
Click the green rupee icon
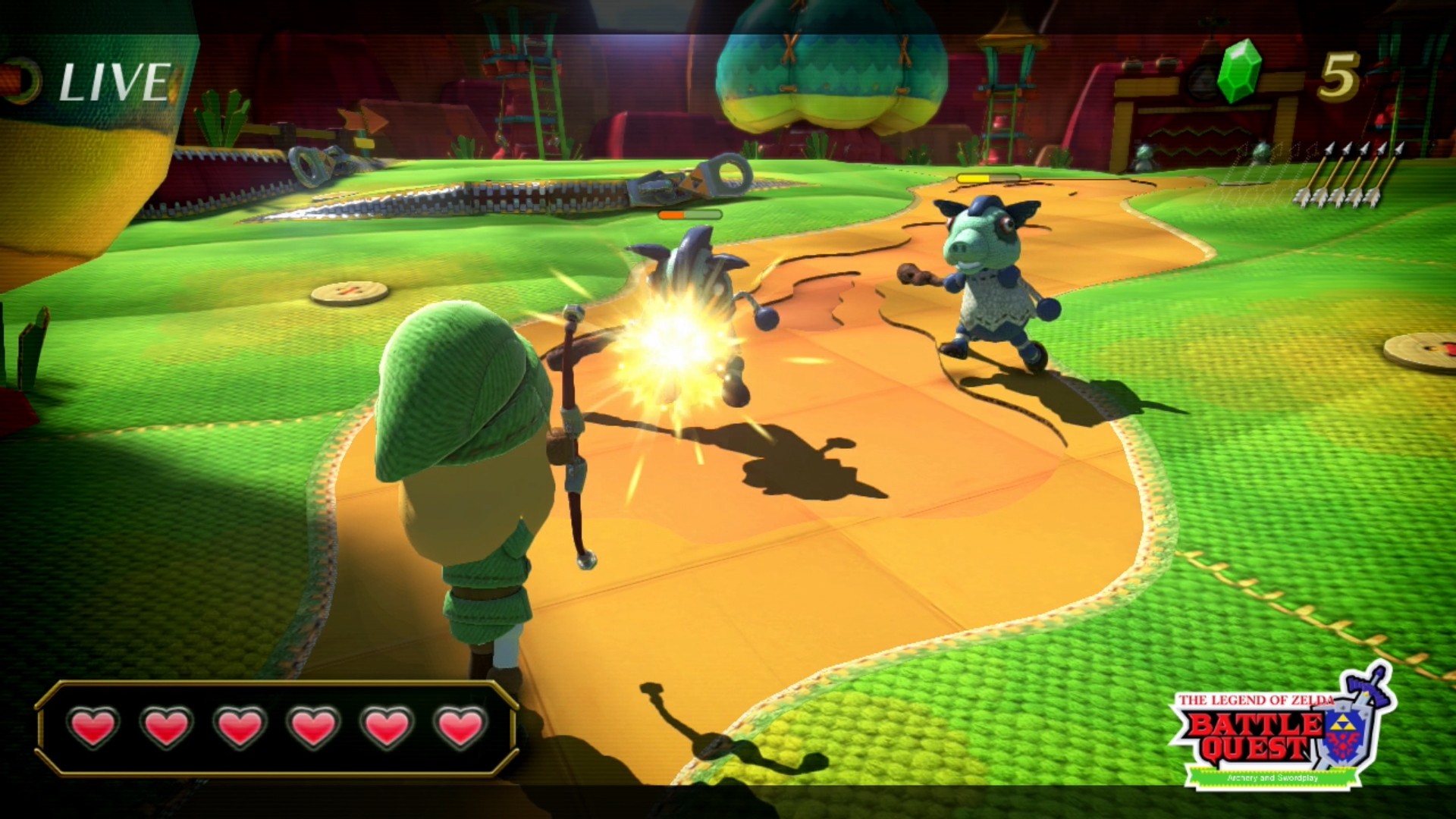[x=1239, y=71]
